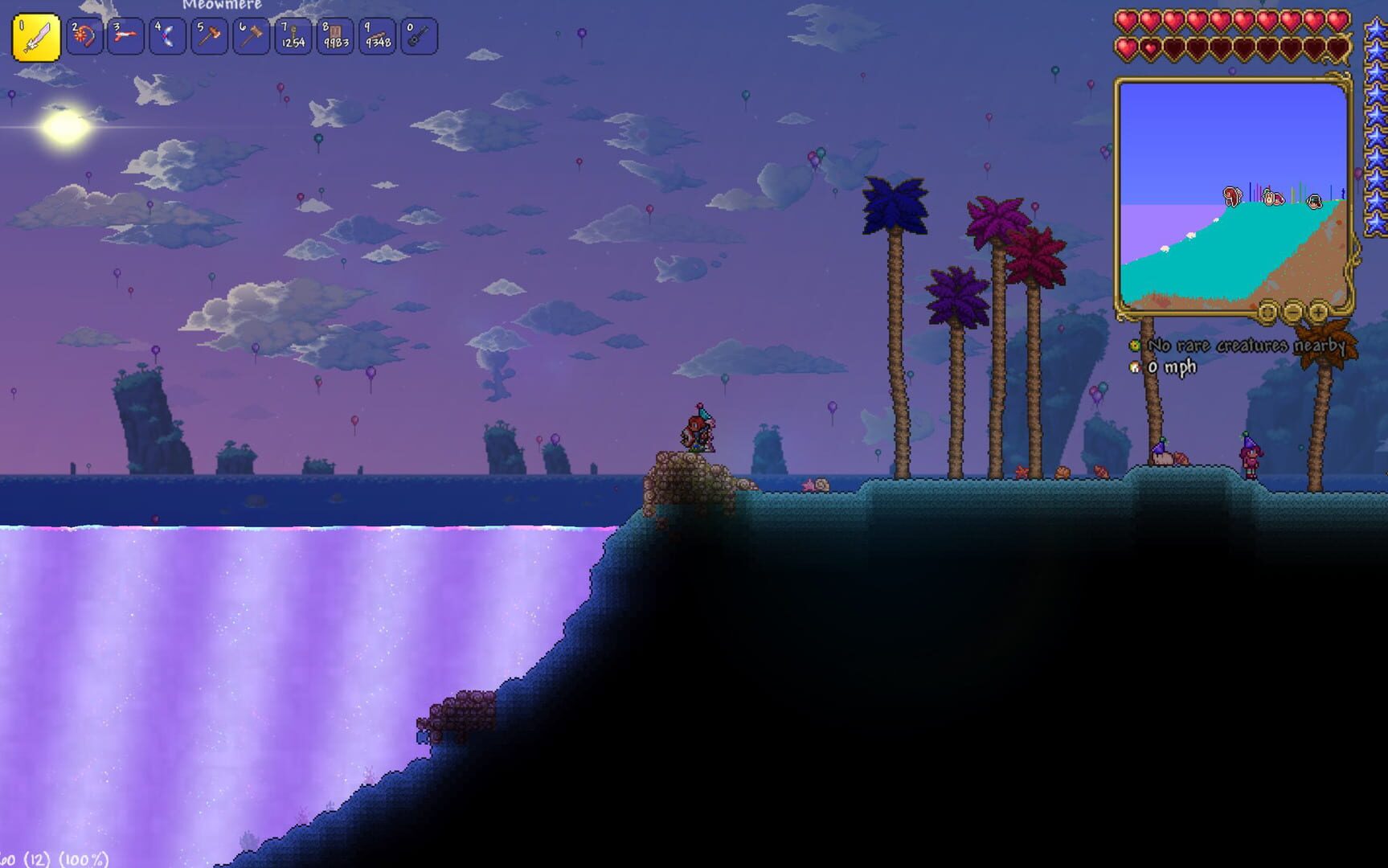Viewport: 1388px width, 868px height.
Task: Reset minimap zoom with the circle button
Action: (x=1267, y=313)
